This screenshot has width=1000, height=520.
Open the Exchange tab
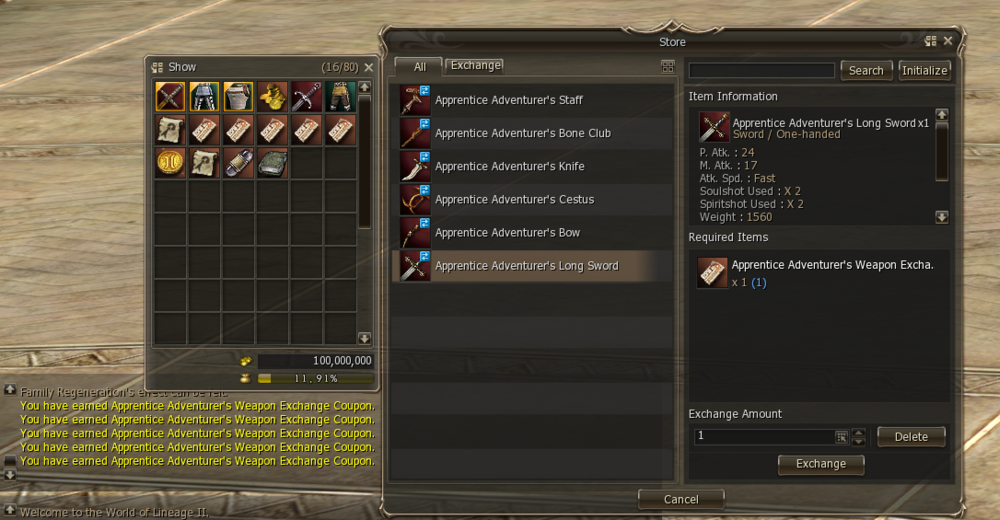(475, 65)
